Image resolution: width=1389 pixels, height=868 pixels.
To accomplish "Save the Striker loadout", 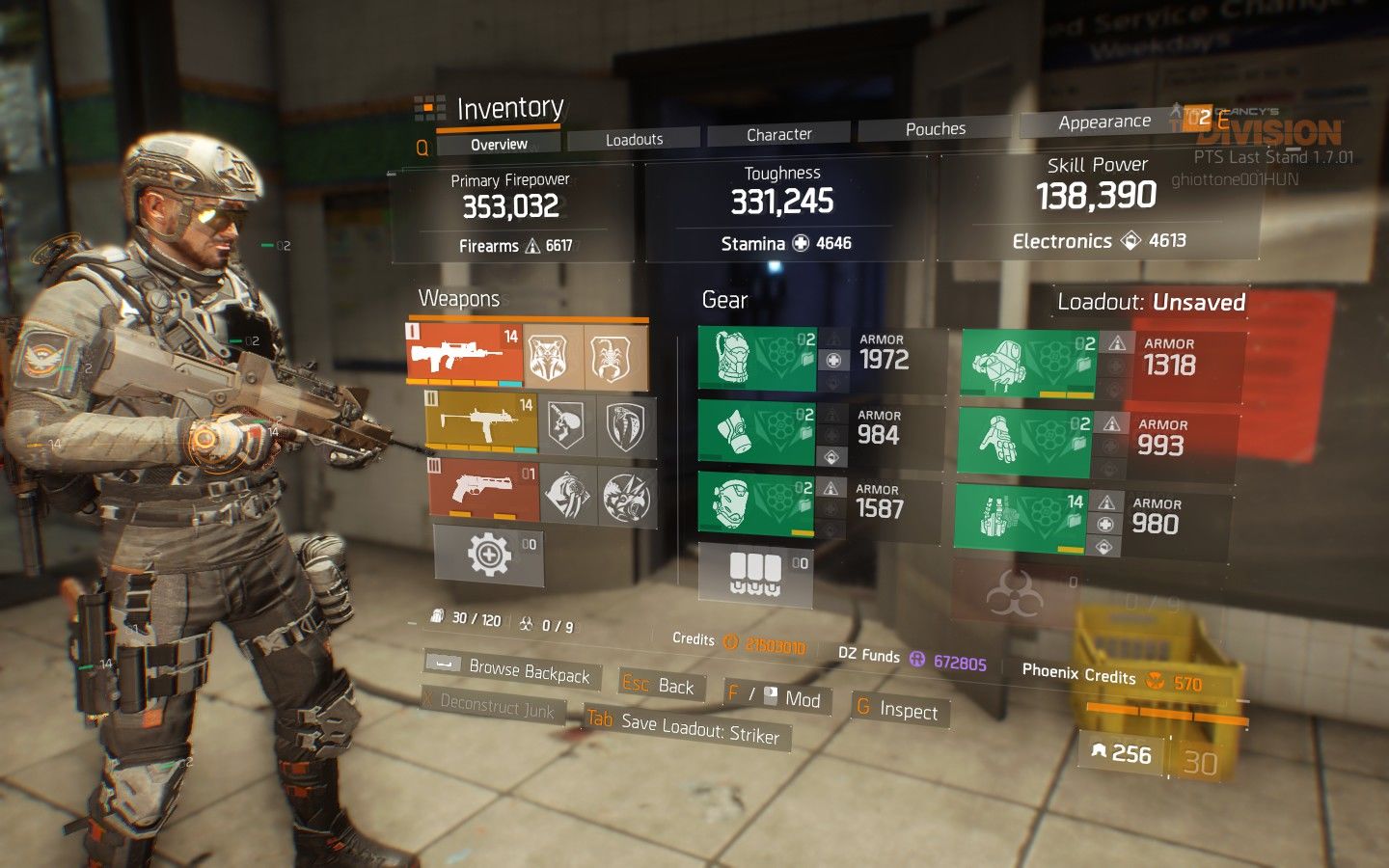I will [689, 727].
